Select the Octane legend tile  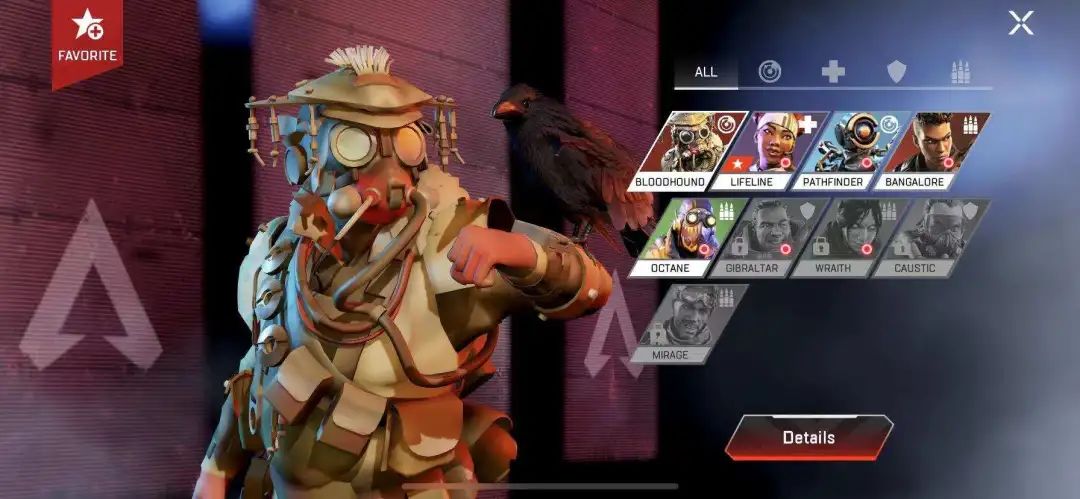point(672,234)
